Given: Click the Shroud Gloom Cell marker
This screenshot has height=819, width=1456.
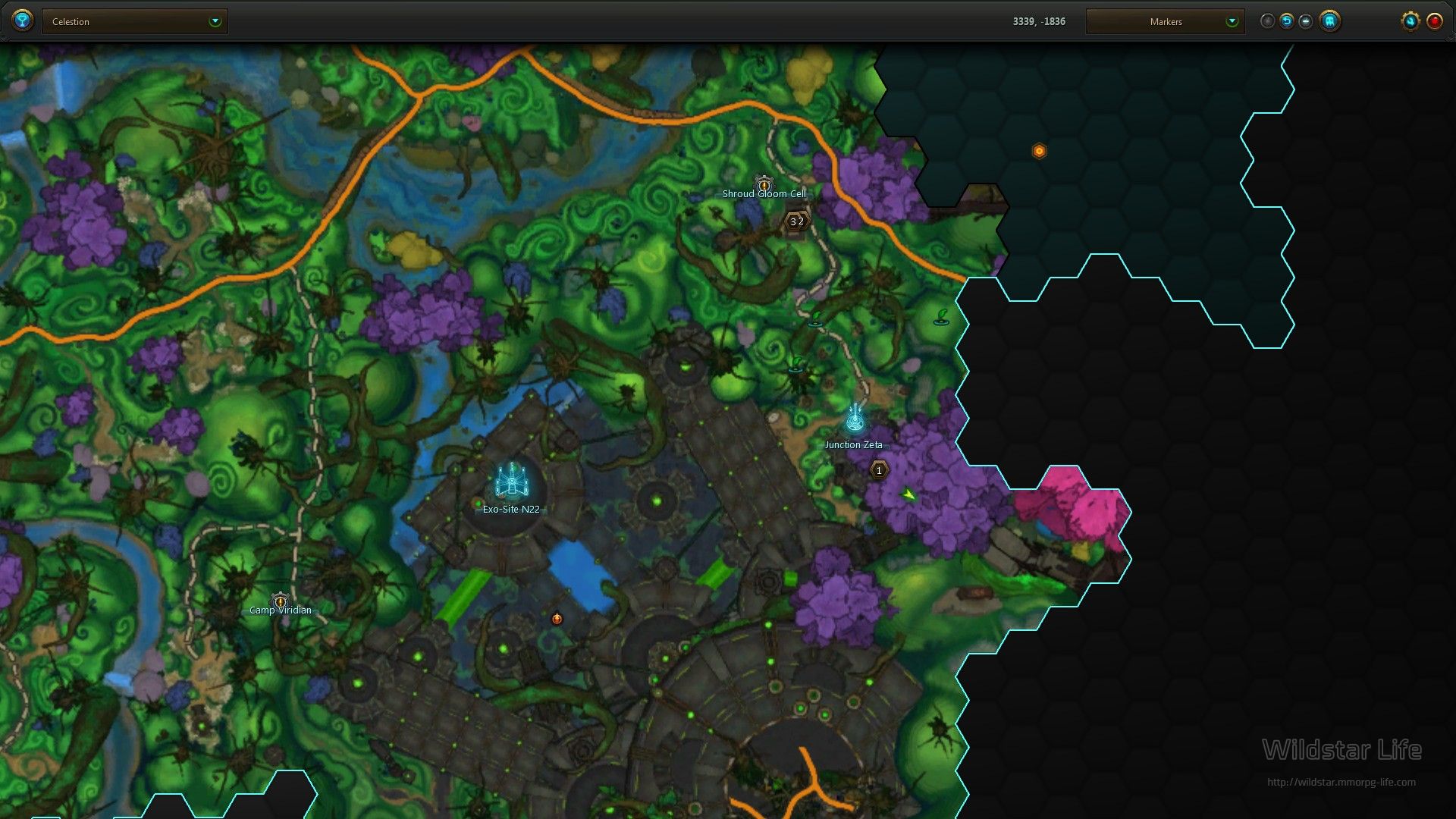Looking at the screenshot, I should coord(764,184).
